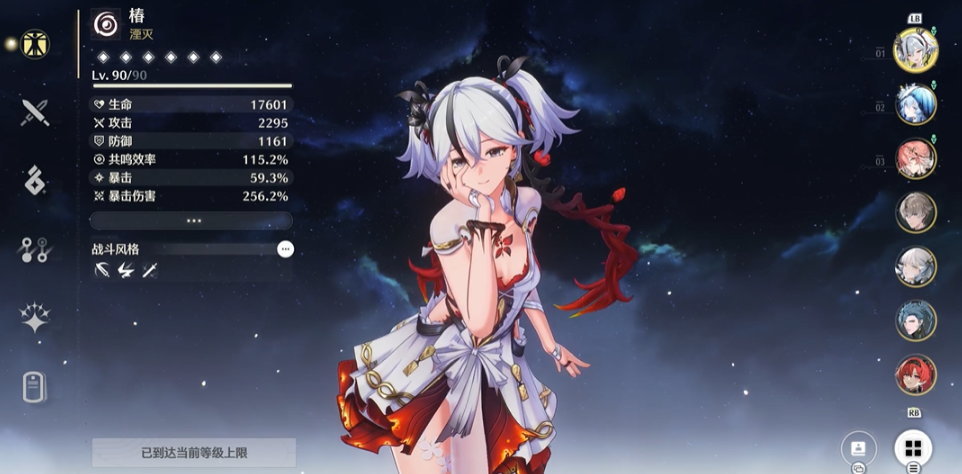The width and height of the screenshot is (962, 474).
Task: Click the 已到达当前等级上限 level cap button
Action: point(194,453)
